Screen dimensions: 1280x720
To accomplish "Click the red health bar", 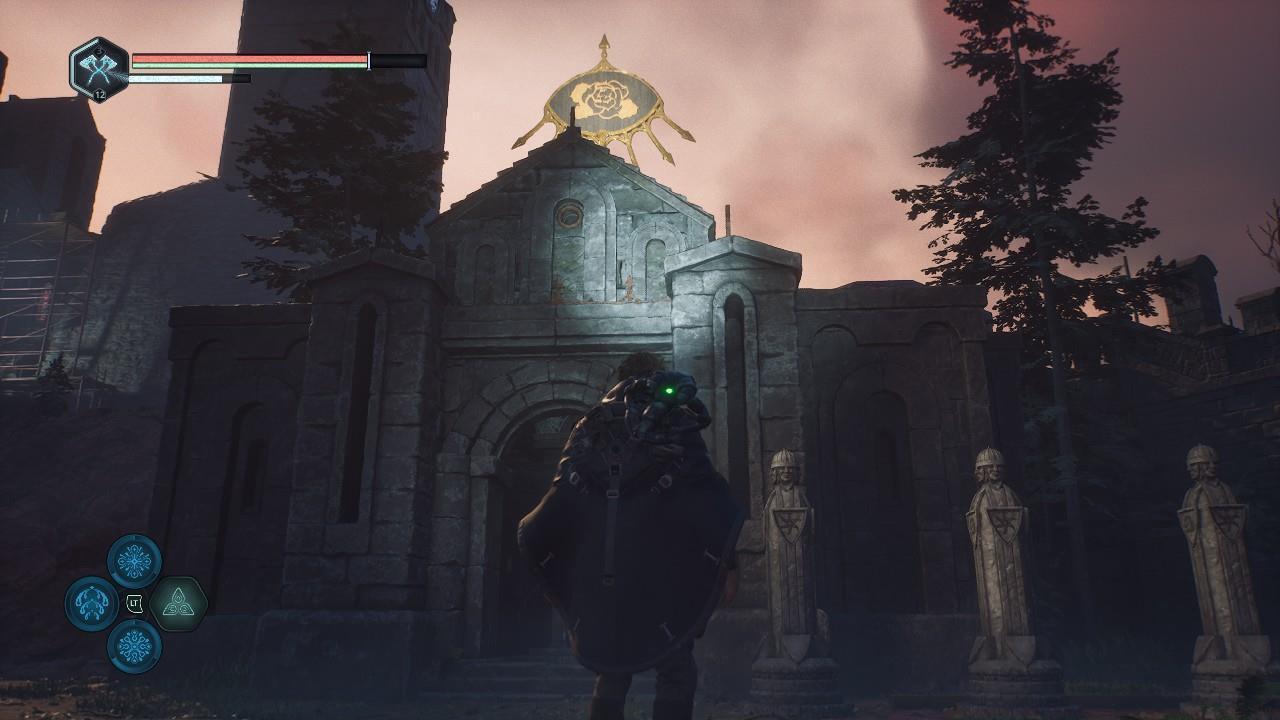I will pos(250,58).
